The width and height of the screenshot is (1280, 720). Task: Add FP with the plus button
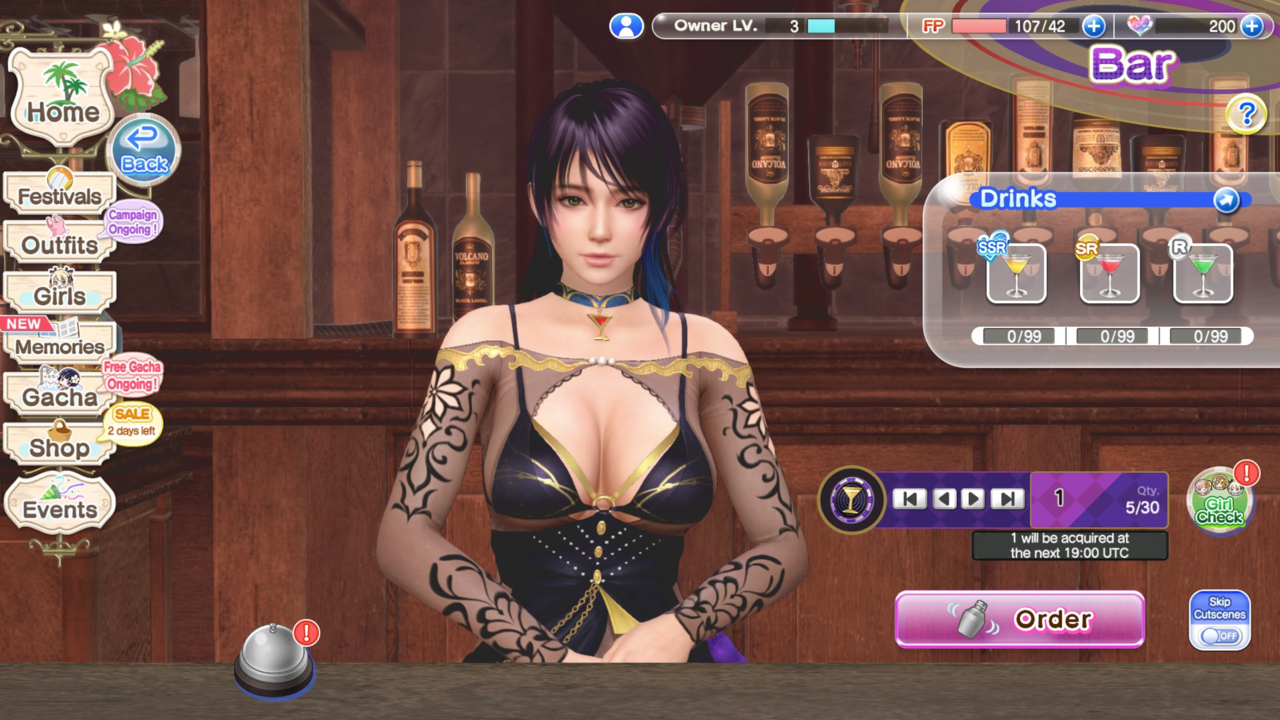[x=1093, y=26]
